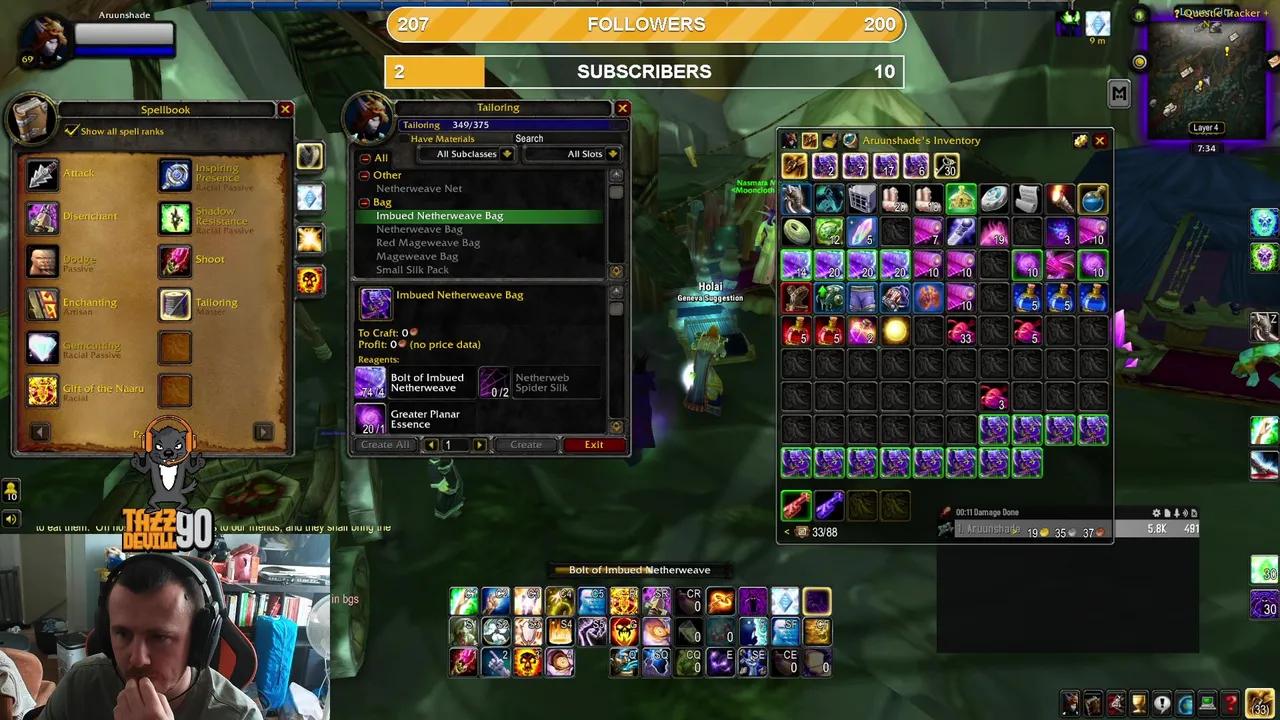
Task: Toggle the Show all spell ranks checkbox
Action: (70, 131)
